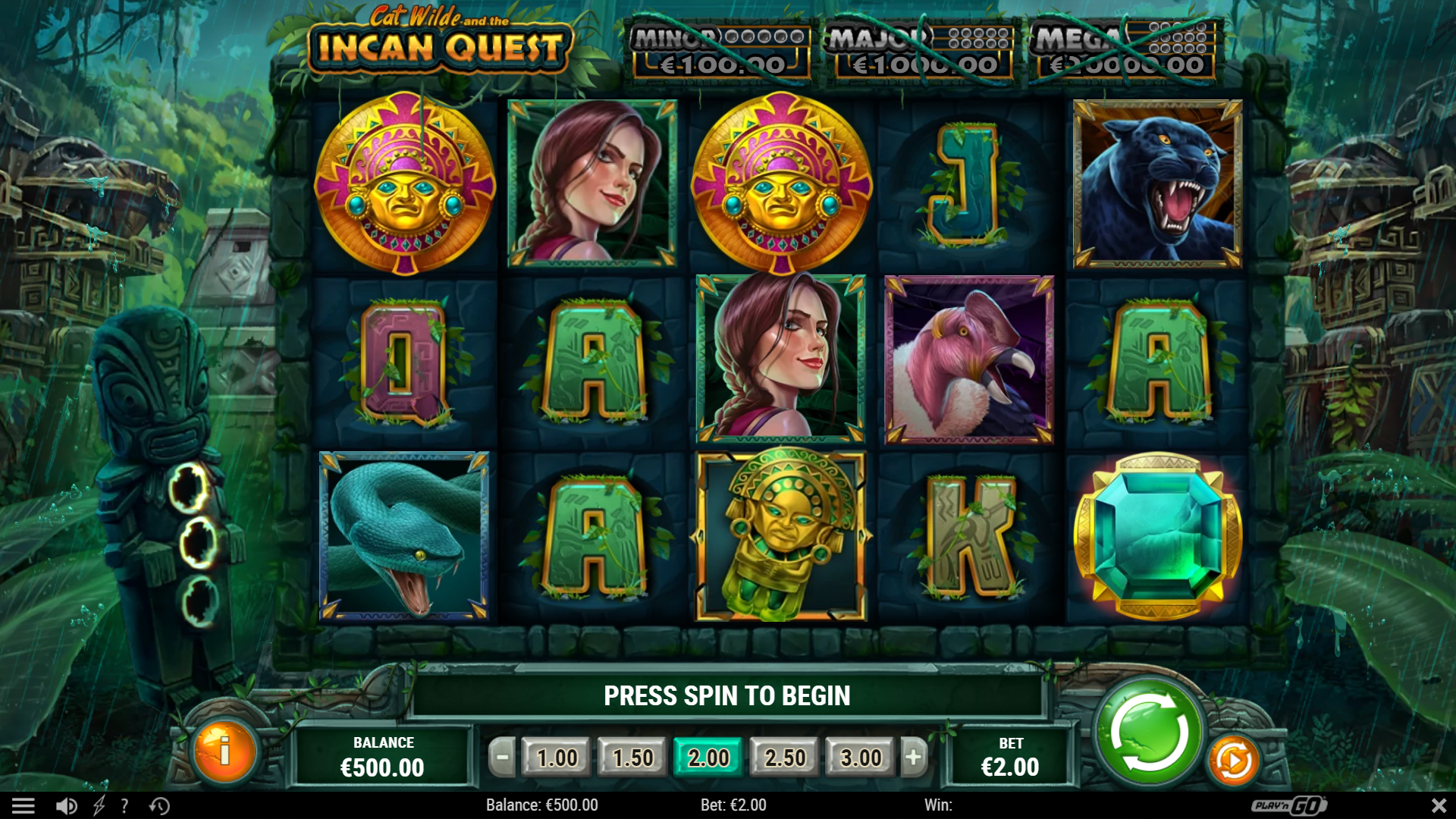Set bet to 3.00
This screenshot has height=819, width=1456.
(861, 757)
